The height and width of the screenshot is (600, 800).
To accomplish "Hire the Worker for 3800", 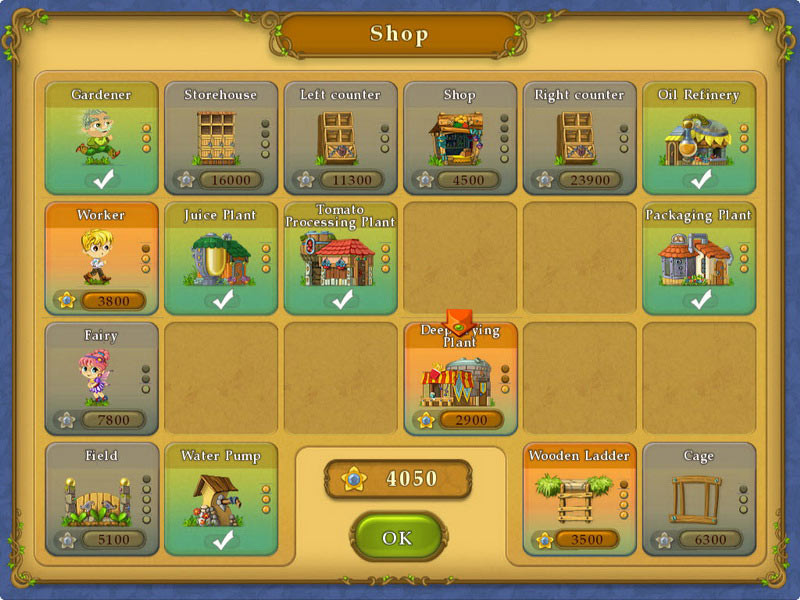I will tap(101, 258).
